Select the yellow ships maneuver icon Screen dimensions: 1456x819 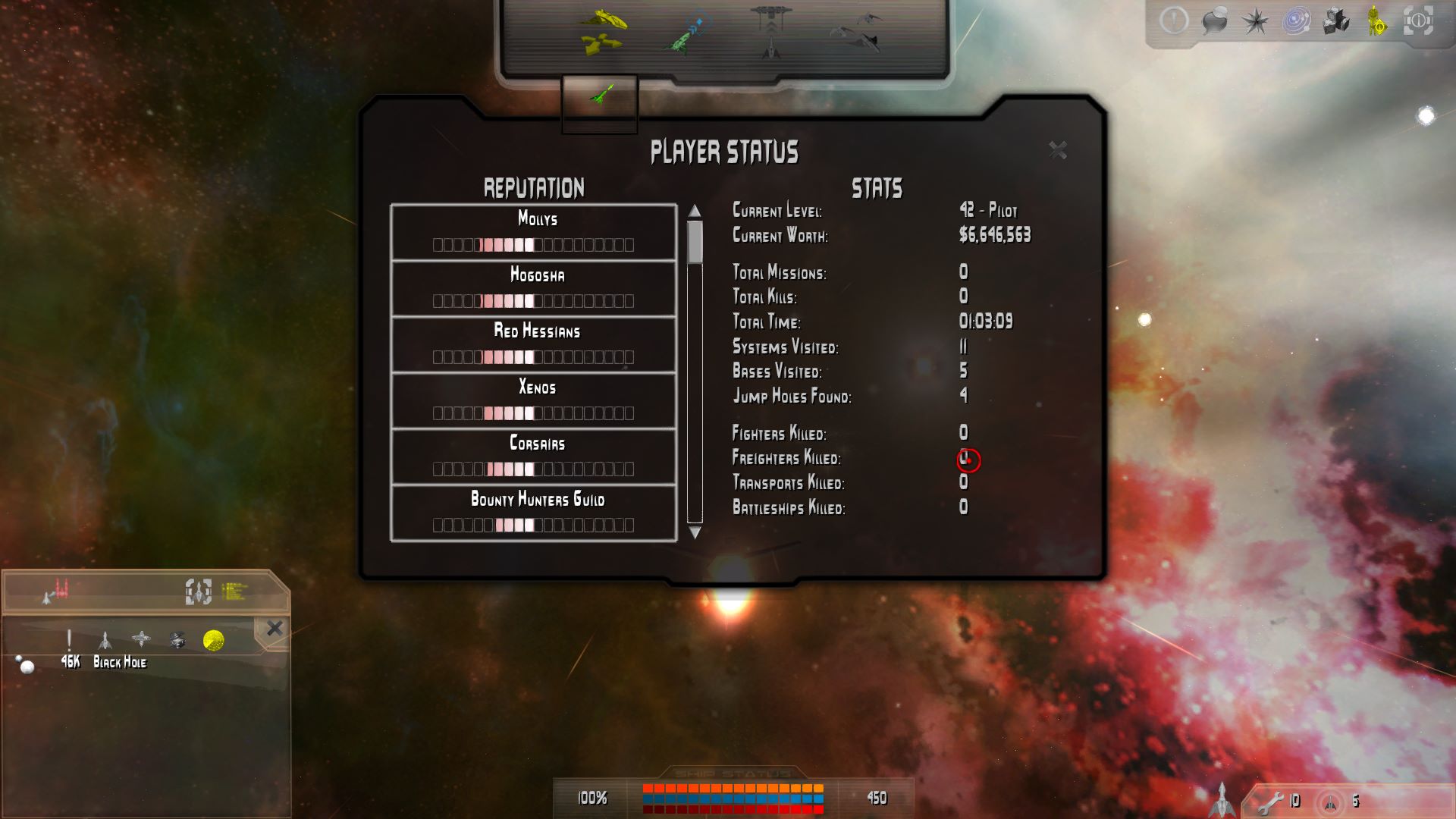(604, 32)
